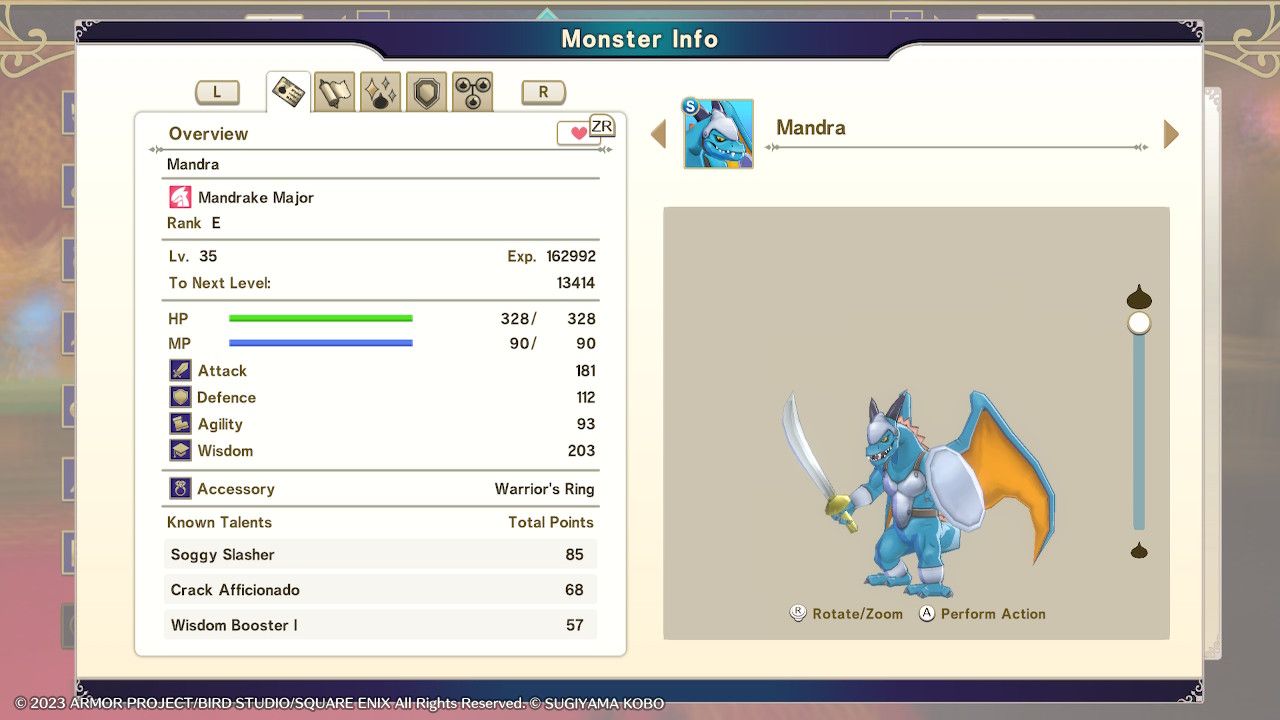This screenshot has width=1280, height=720.
Task: Select the Monster Info title banner
Action: pos(640,39)
